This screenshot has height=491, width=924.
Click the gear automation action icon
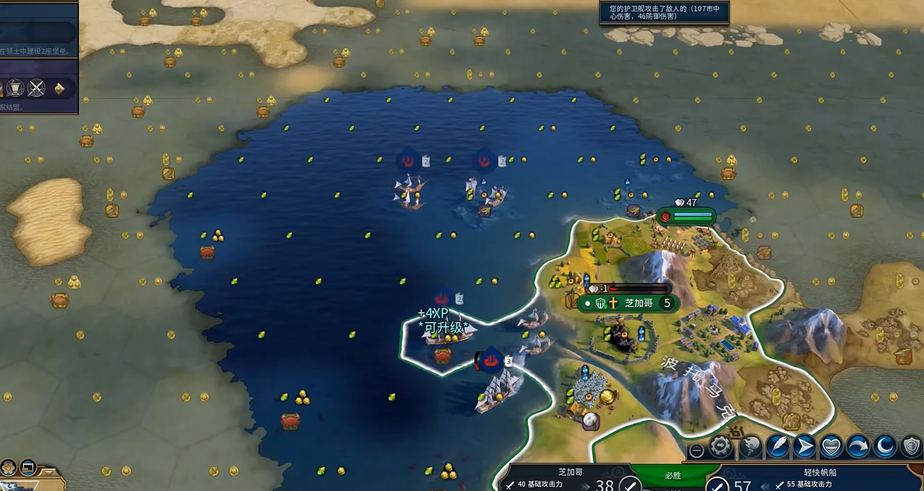click(x=720, y=445)
